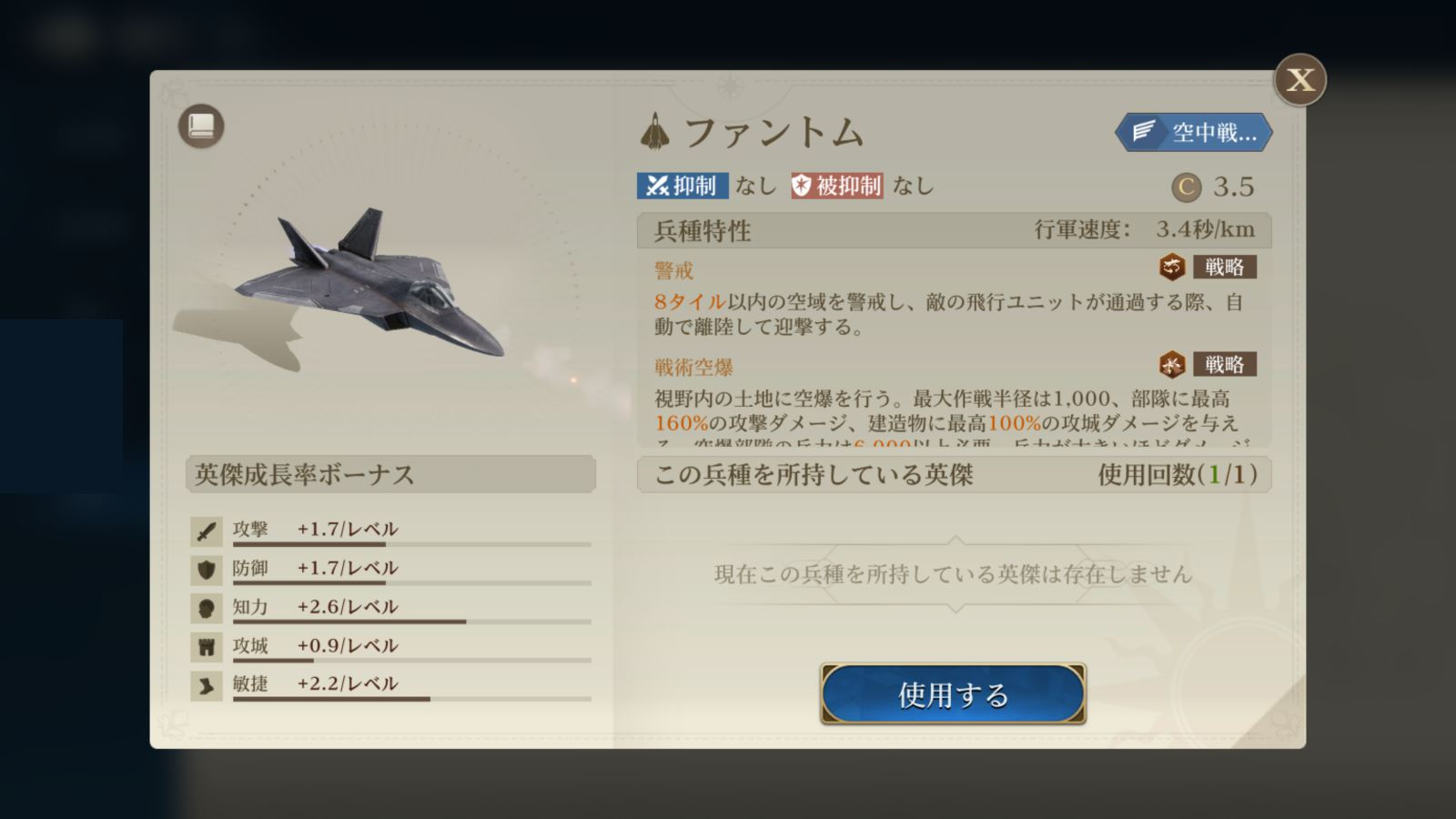The image size is (1456, 819).
Task: Close the Phantom unit info panel
Action: (x=1299, y=80)
